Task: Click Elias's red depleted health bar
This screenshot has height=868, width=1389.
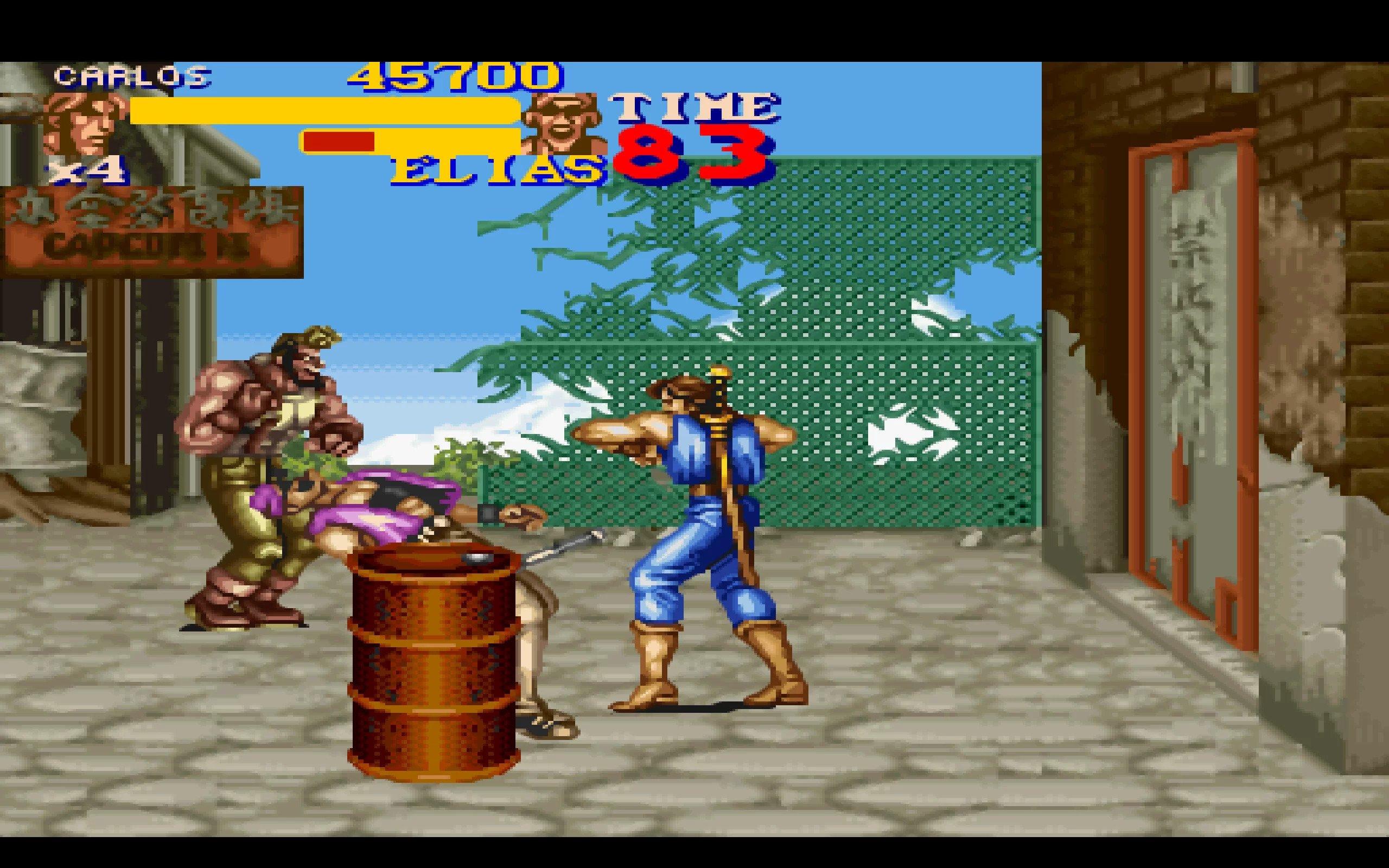Action: tap(339, 141)
